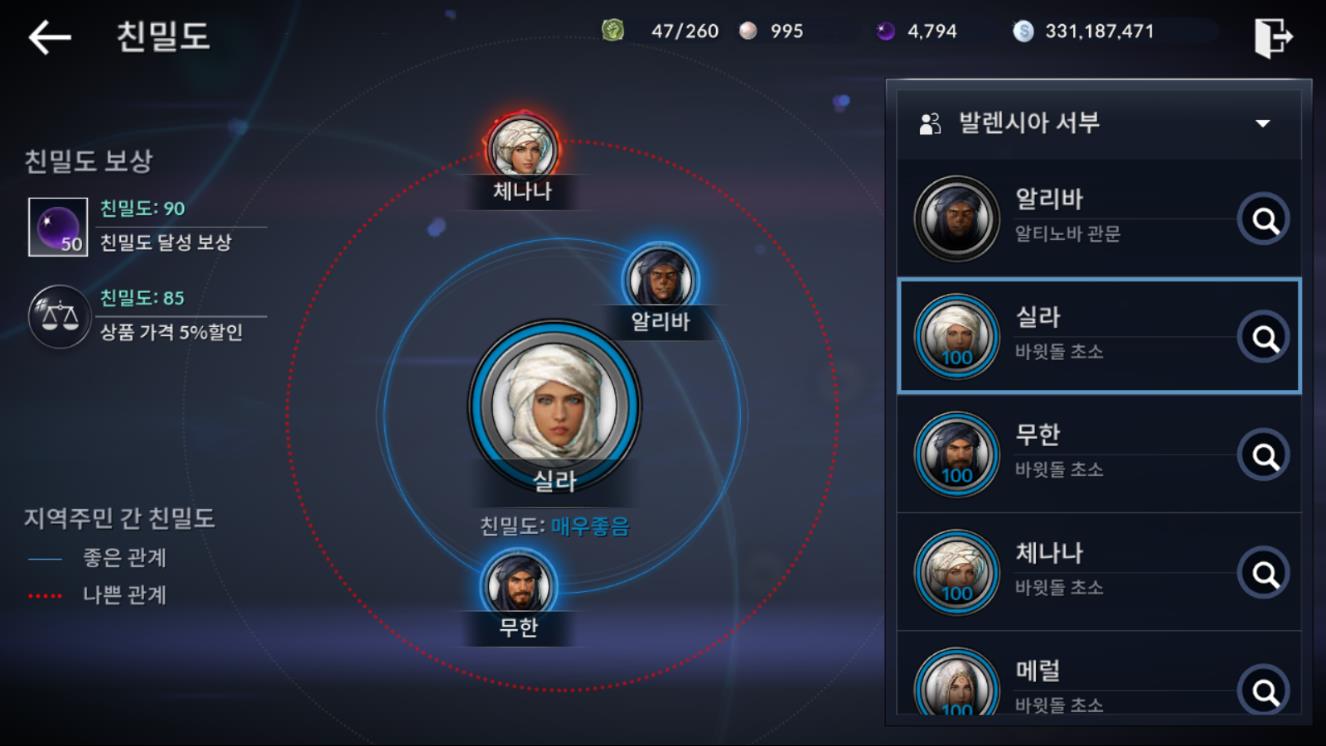The width and height of the screenshot is (1326, 746).
Task: View the scales icon 5% discount reward
Action: [x=58, y=315]
